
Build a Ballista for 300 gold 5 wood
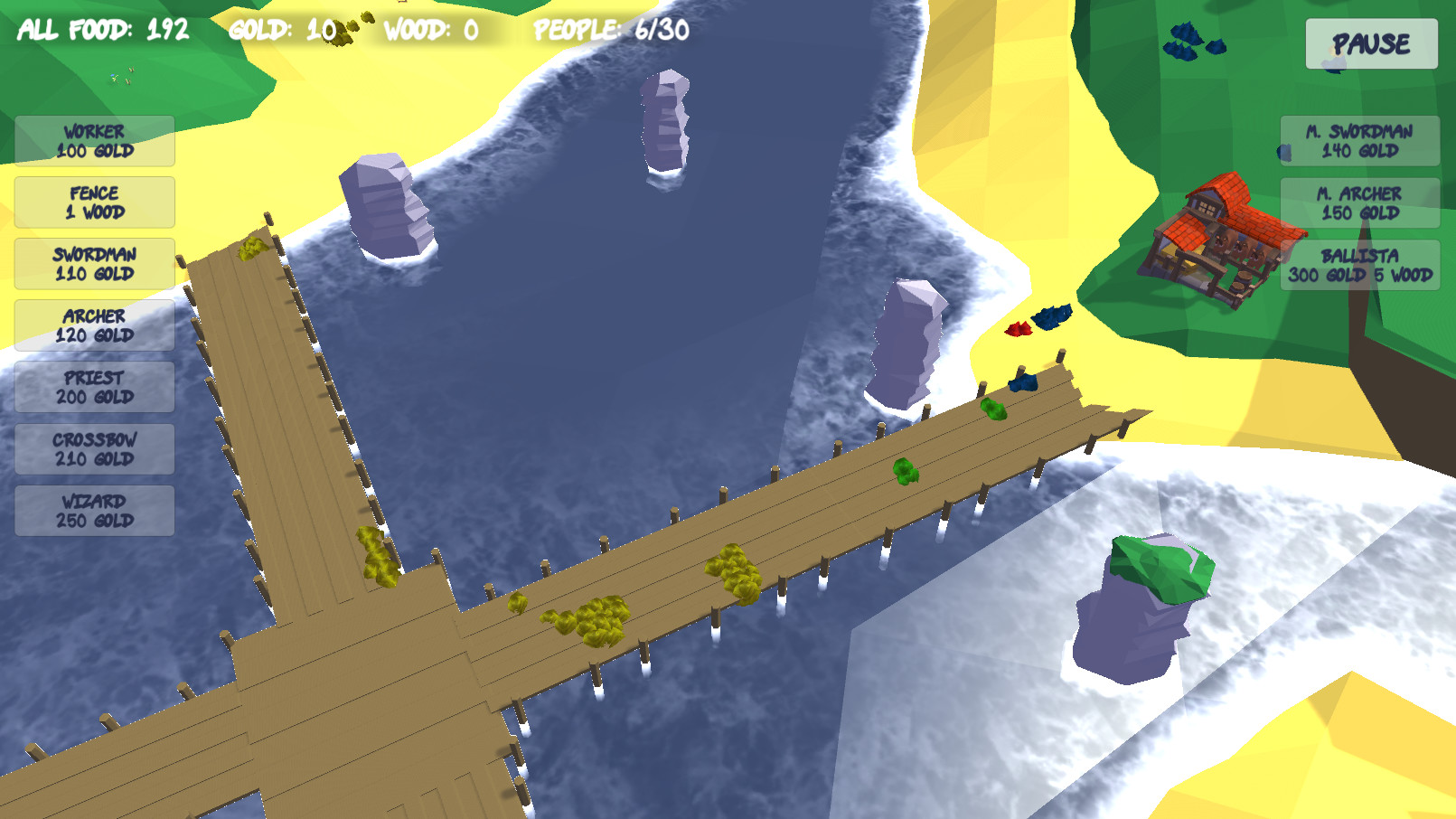[1361, 266]
